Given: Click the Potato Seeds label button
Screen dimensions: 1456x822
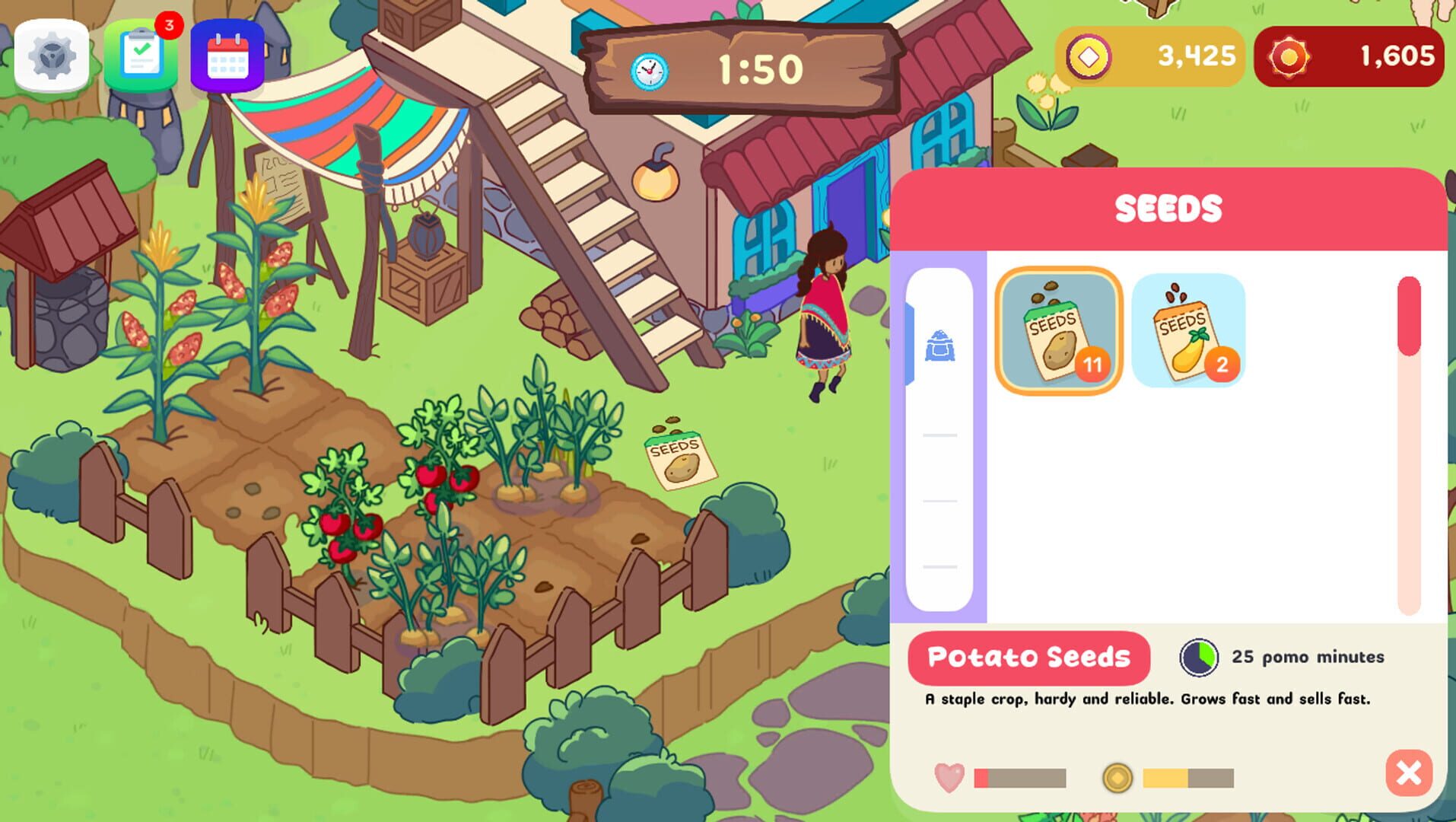Looking at the screenshot, I should pos(1028,657).
